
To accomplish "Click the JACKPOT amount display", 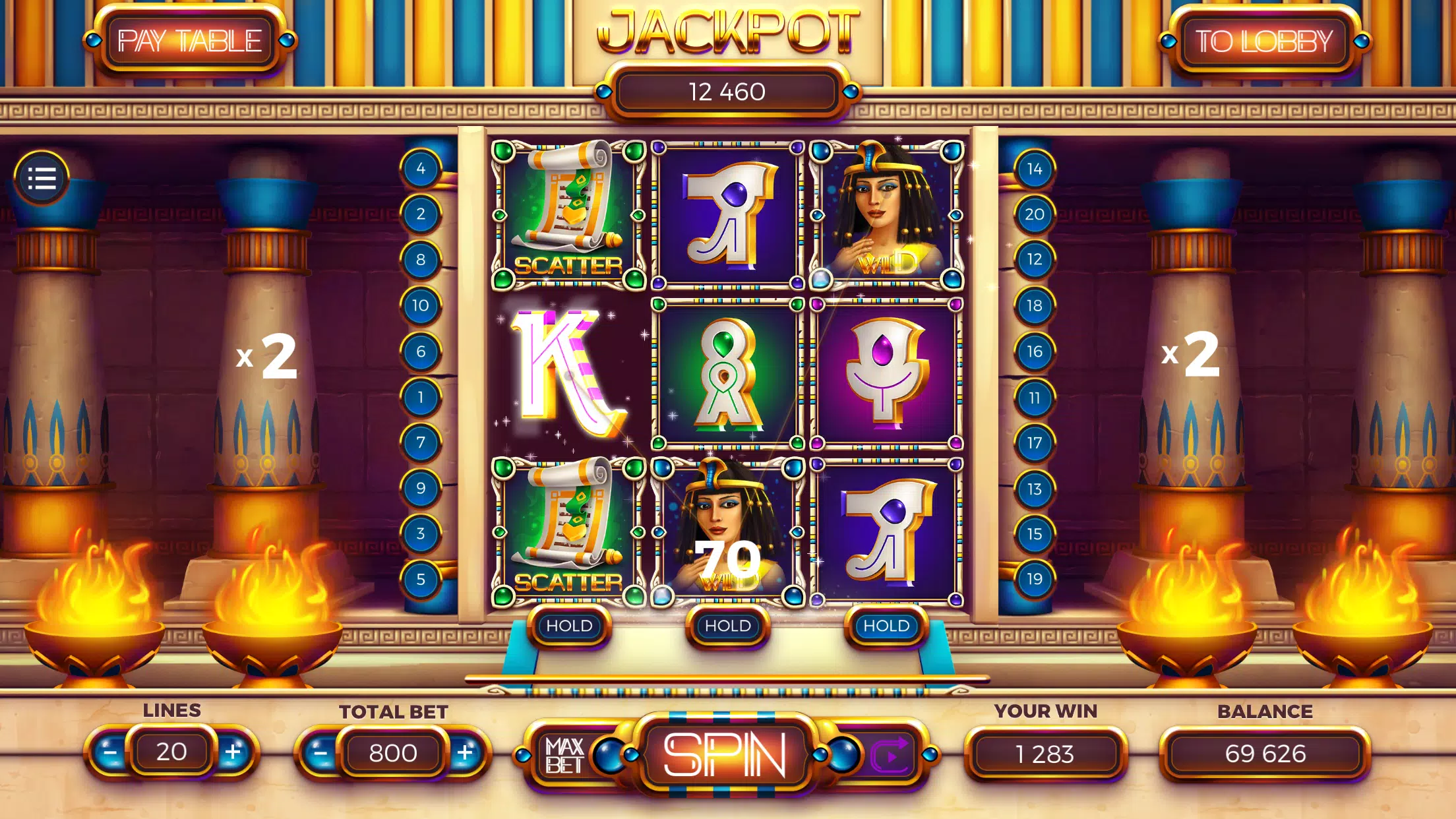I will click(728, 91).
